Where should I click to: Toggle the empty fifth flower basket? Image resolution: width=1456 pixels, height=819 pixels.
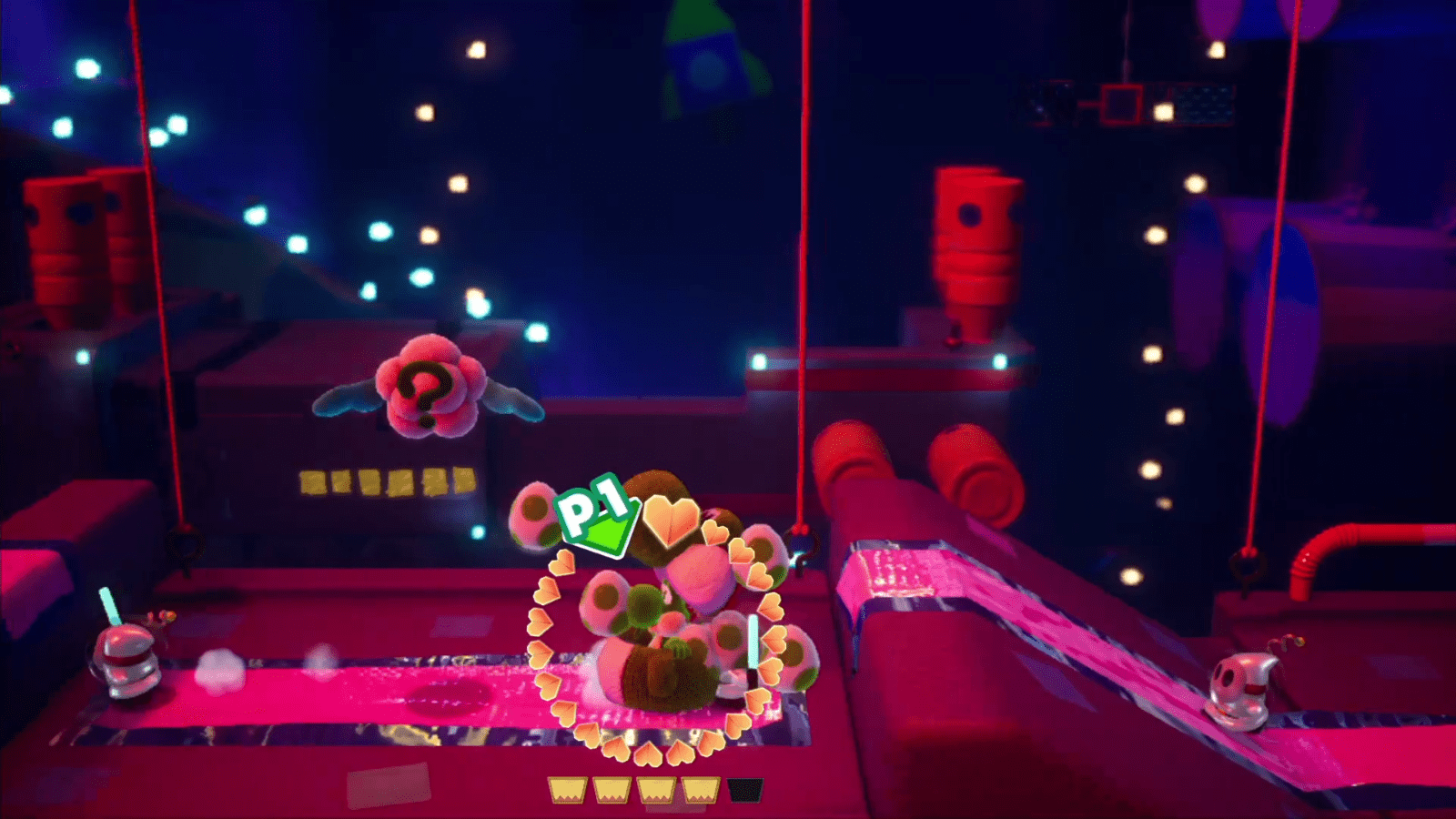point(743,788)
